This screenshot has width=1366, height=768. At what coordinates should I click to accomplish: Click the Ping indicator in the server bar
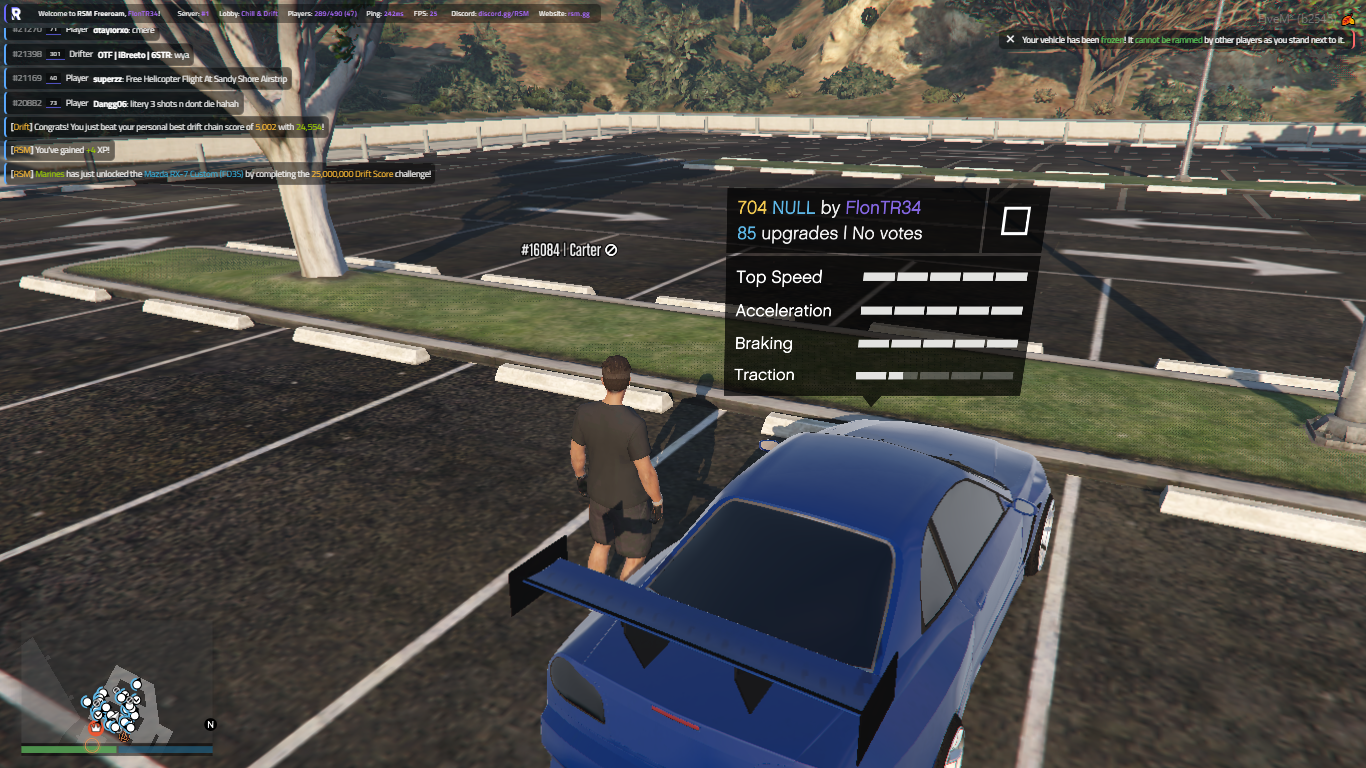point(384,13)
